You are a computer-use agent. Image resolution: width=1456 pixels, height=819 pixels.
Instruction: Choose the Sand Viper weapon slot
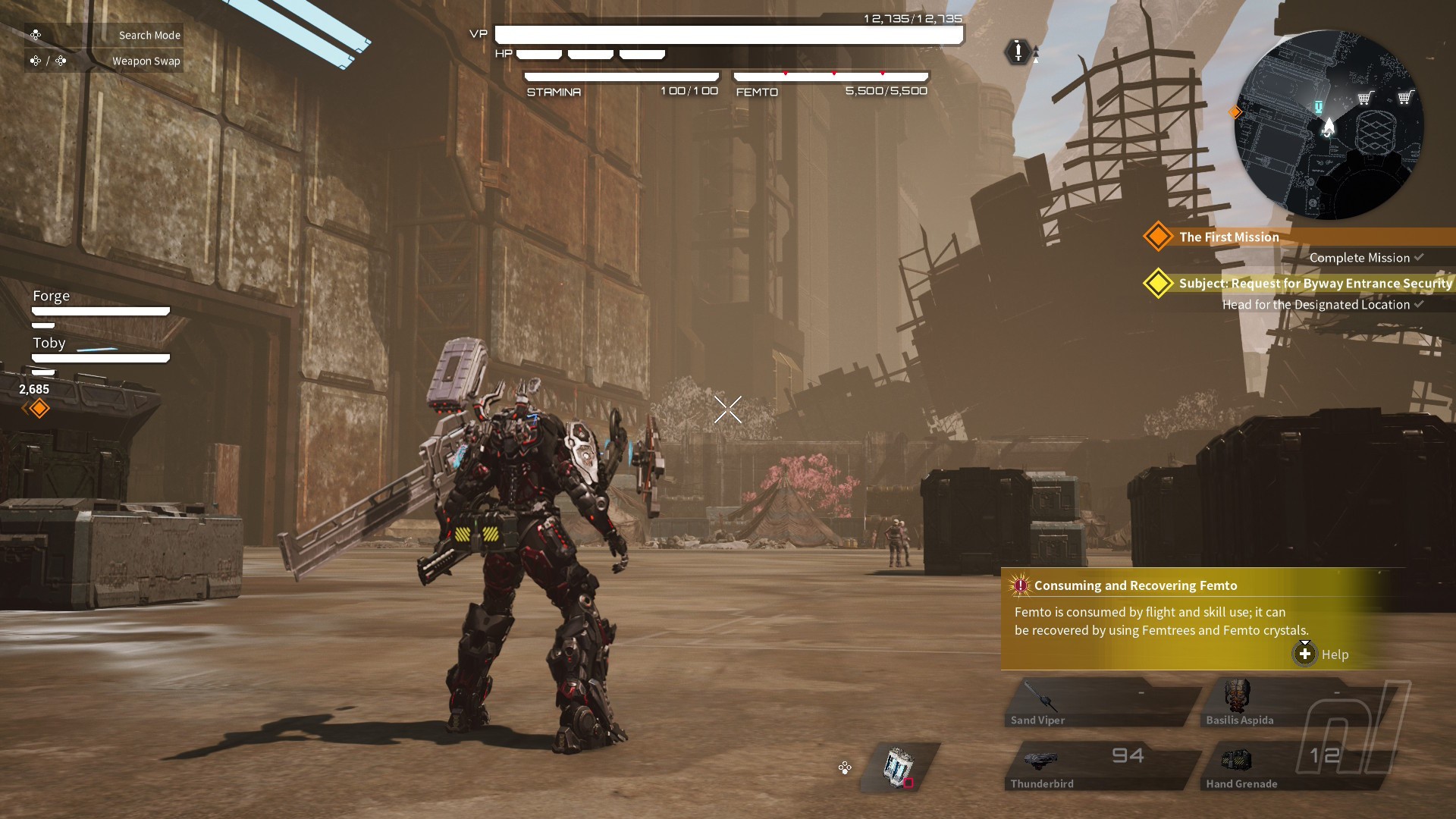pyautogui.click(x=1101, y=703)
